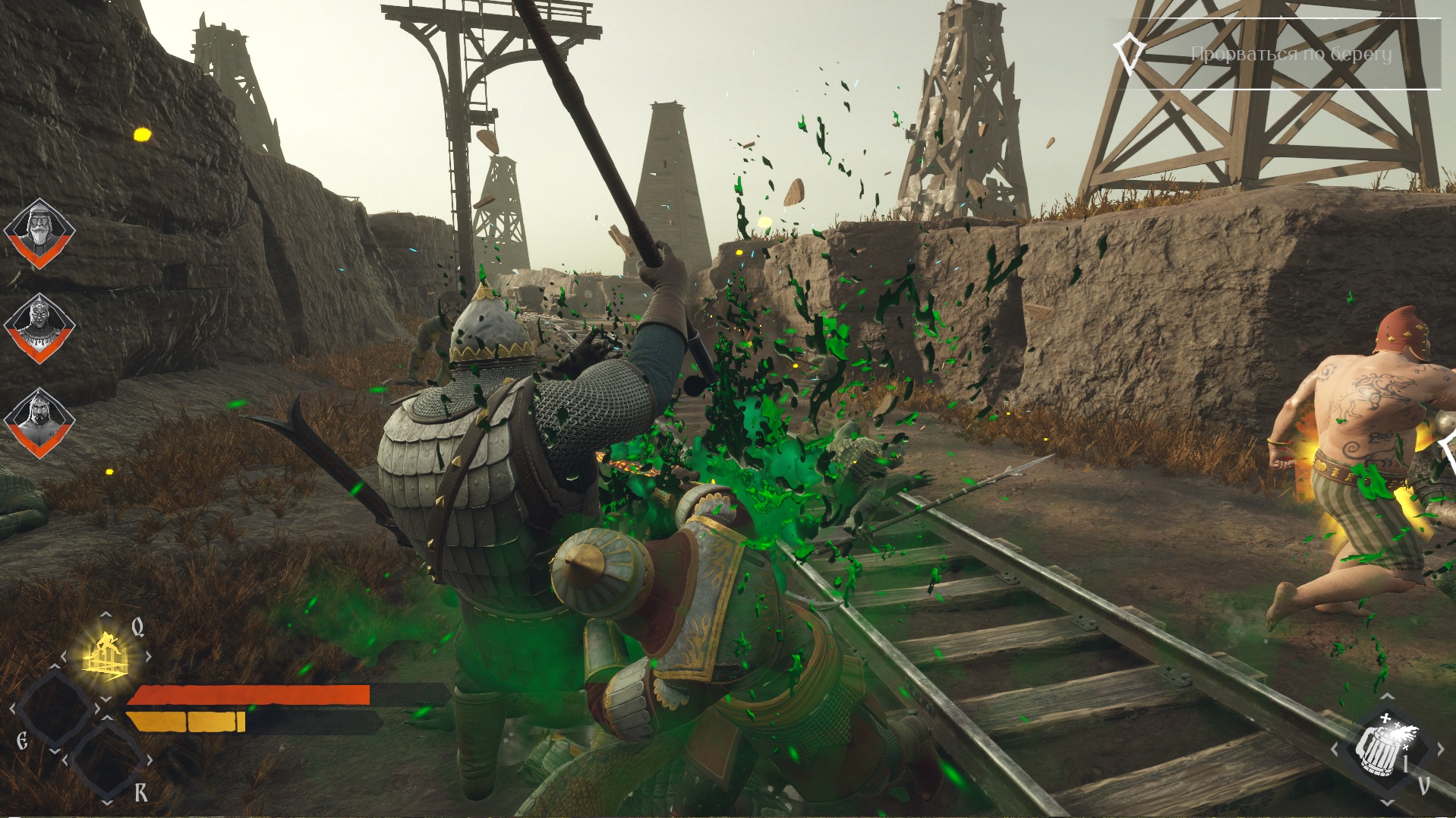Use the healing wooden mug item
The image size is (1456, 818).
(x=1385, y=748)
